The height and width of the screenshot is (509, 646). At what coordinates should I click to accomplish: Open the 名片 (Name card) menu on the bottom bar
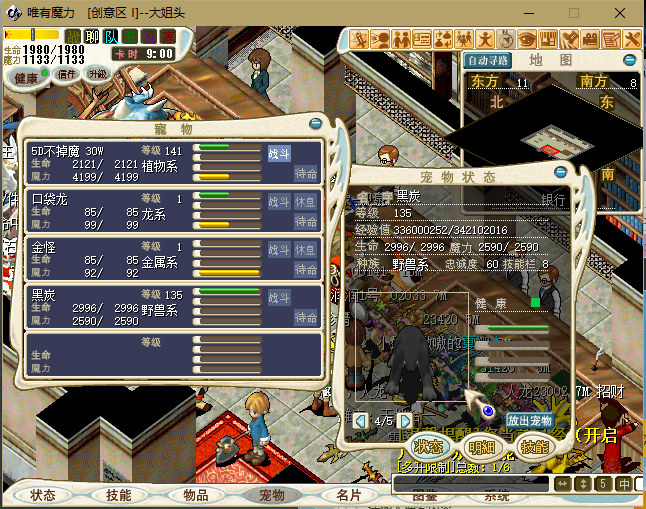(349, 495)
